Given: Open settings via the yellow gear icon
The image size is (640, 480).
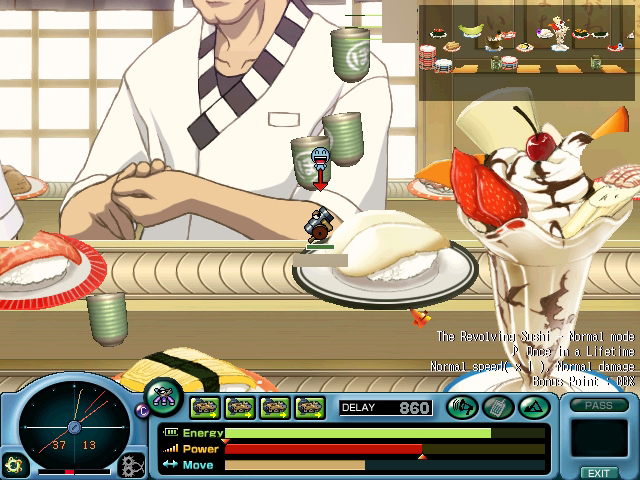Looking at the screenshot, I should pyautogui.click(x=13, y=465).
